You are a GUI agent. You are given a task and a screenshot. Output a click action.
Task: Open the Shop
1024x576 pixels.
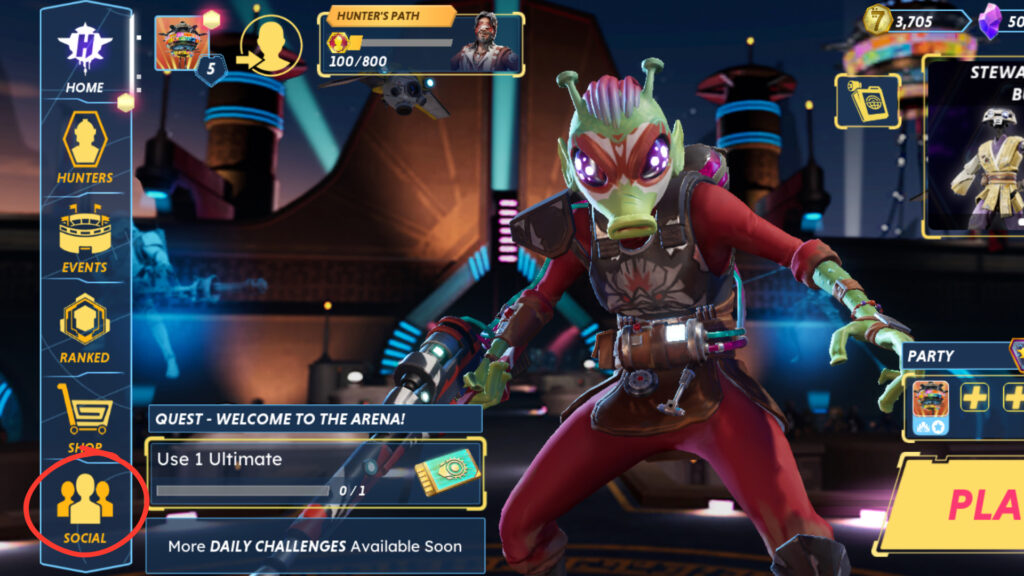point(85,418)
